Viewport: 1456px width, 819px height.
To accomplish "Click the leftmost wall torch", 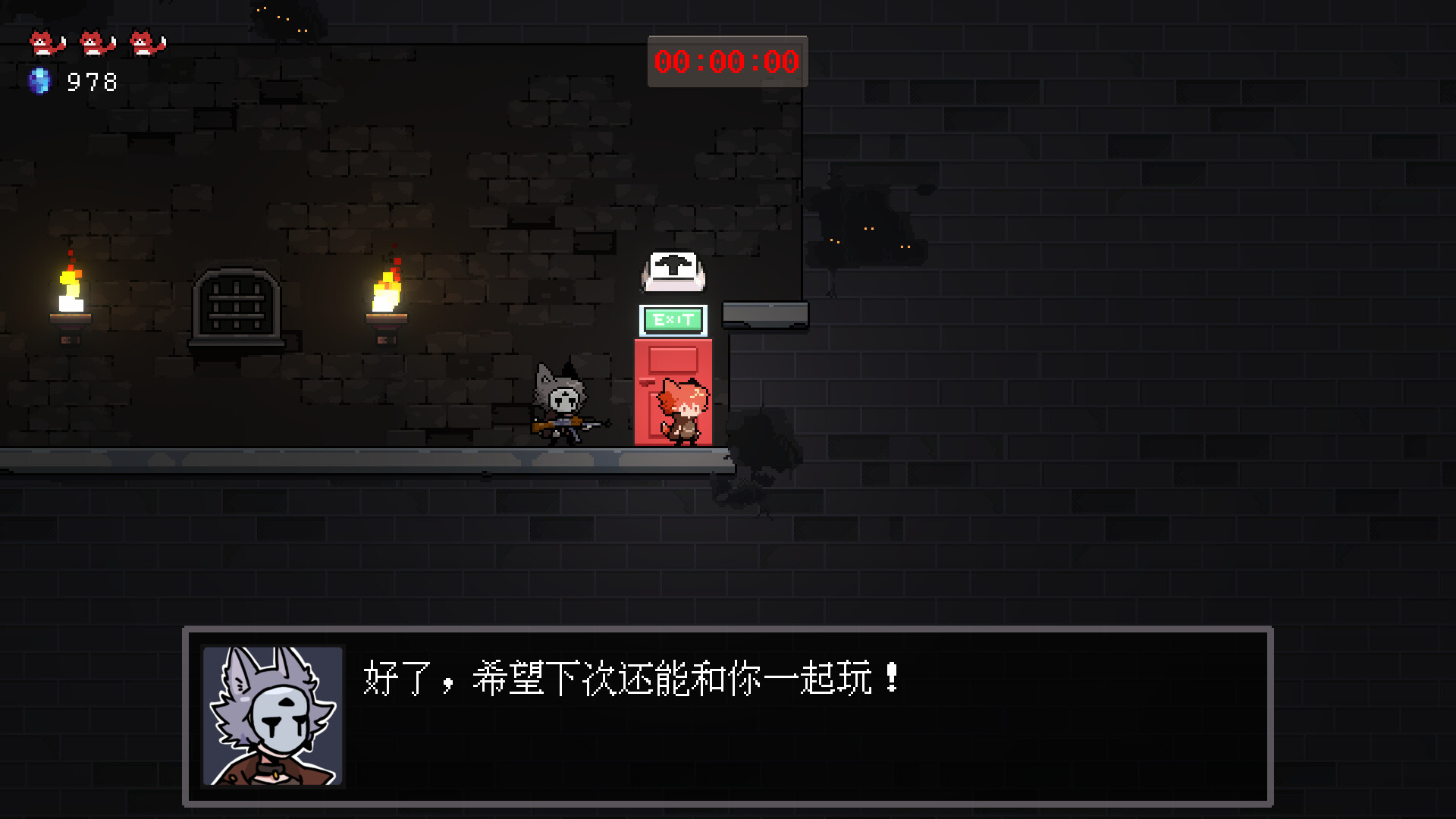I will [x=72, y=292].
